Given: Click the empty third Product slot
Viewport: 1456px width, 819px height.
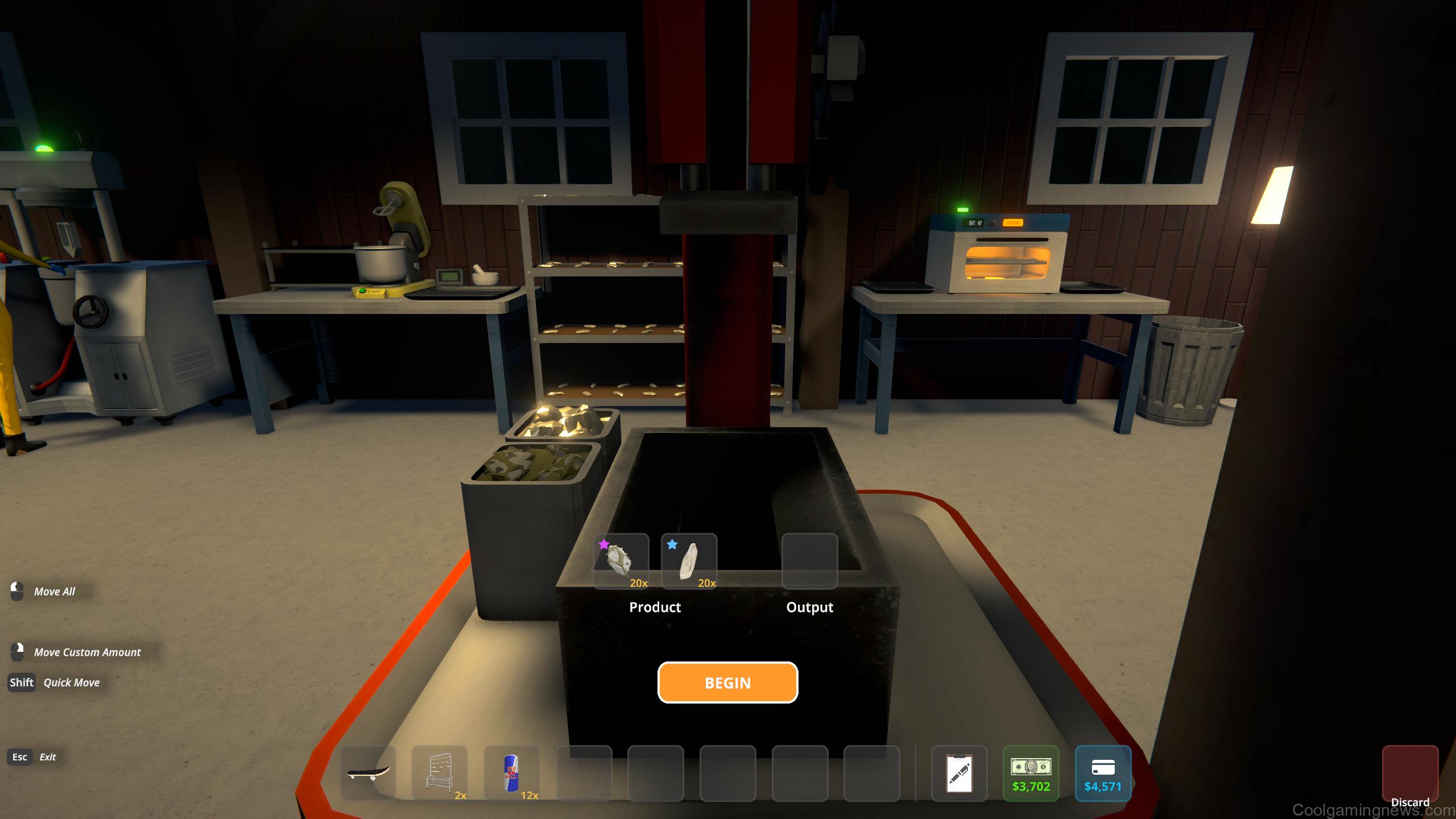Looking at the screenshot, I should point(758,562).
